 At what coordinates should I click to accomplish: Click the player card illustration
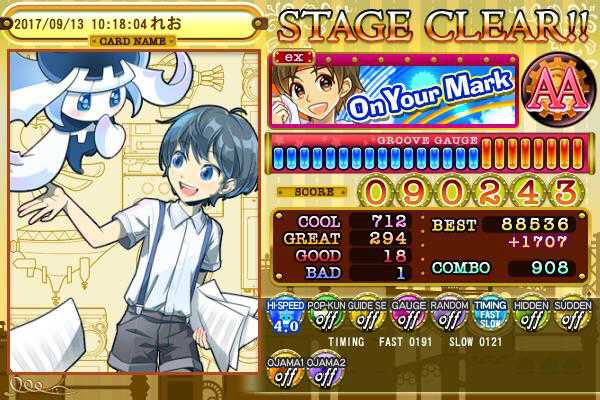click(x=133, y=212)
